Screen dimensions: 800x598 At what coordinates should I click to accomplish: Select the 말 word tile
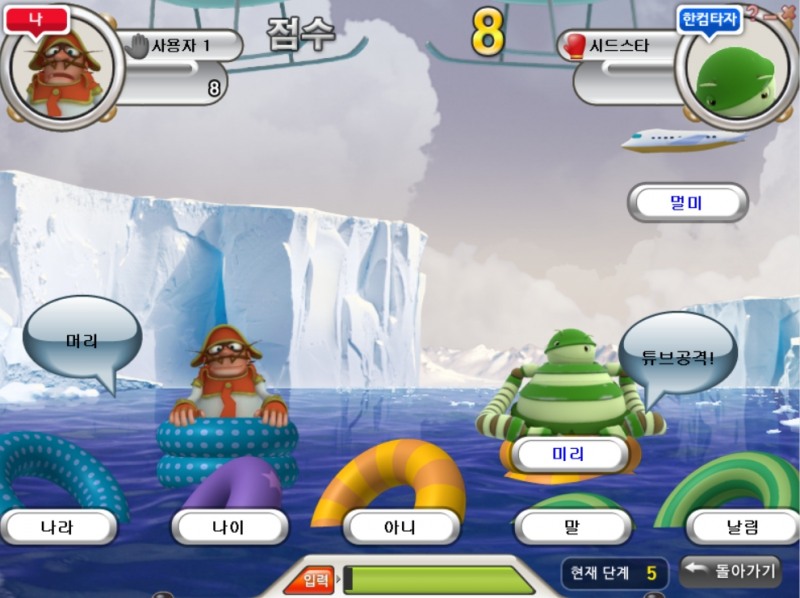coord(572,526)
